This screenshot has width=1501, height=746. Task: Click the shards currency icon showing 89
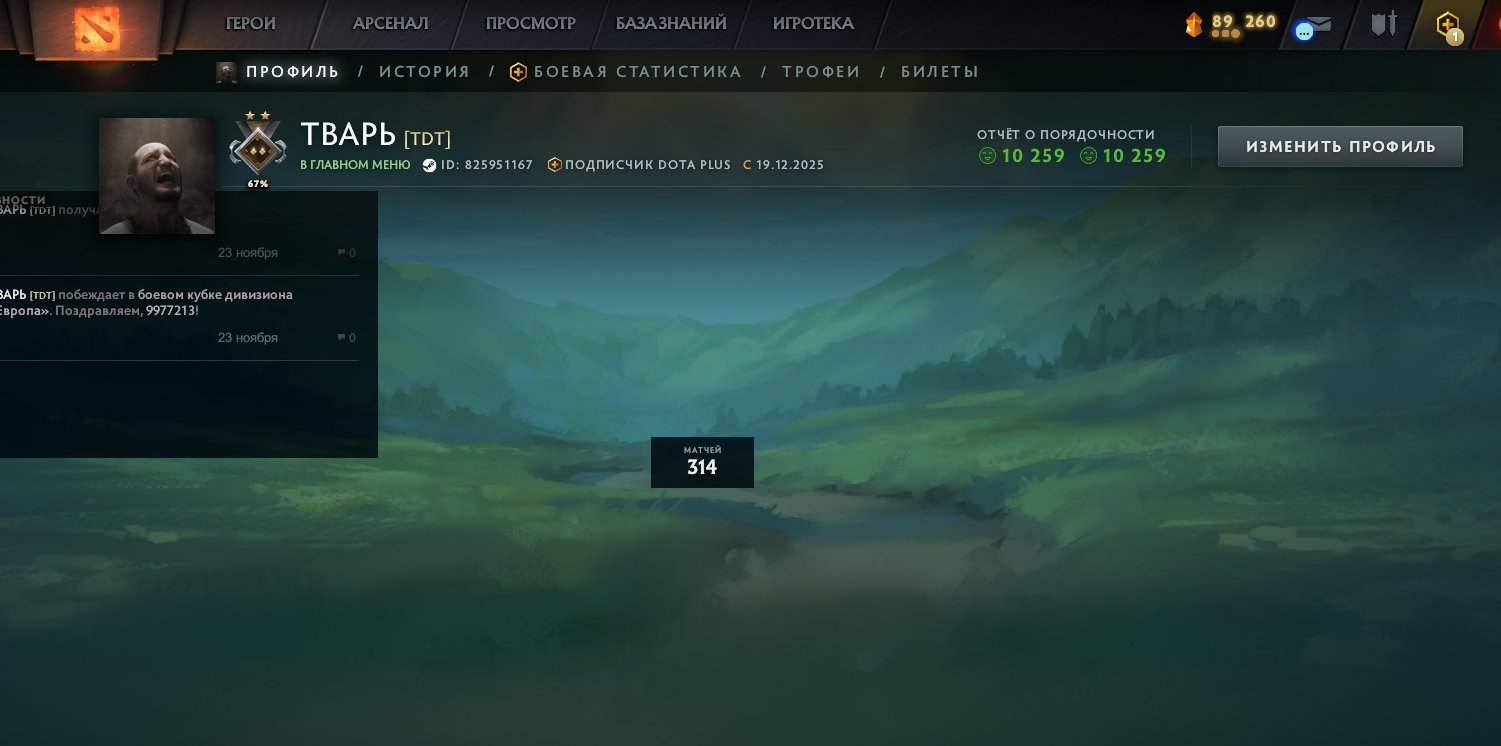pos(1194,24)
